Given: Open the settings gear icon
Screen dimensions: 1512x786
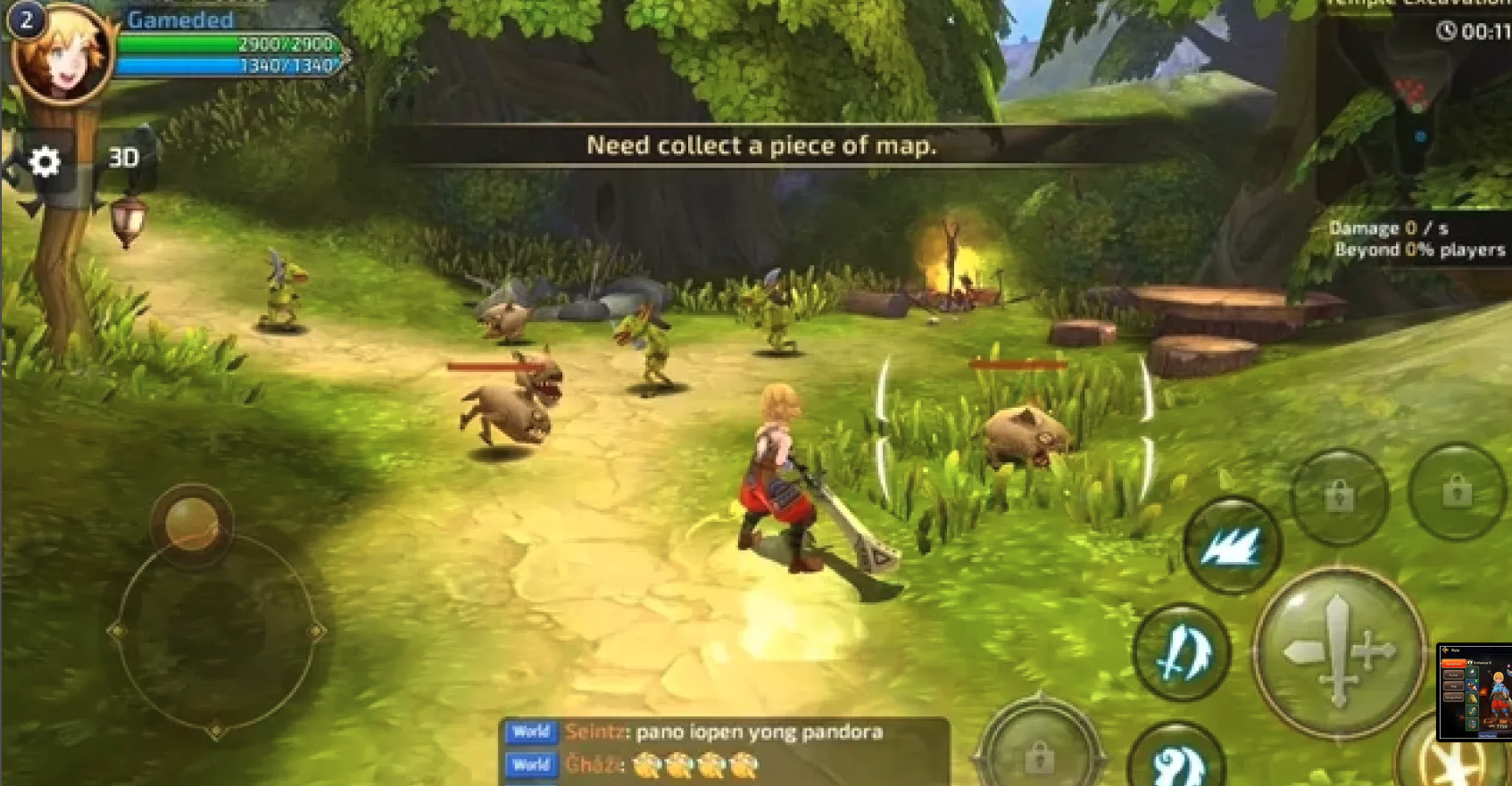Looking at the screenshot, I should [x=43, y=161].
